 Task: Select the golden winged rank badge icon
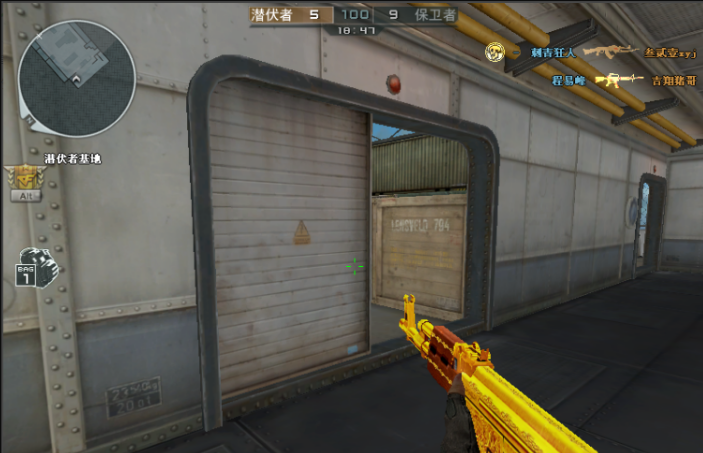pyautogui.click(x=25, y=178)
